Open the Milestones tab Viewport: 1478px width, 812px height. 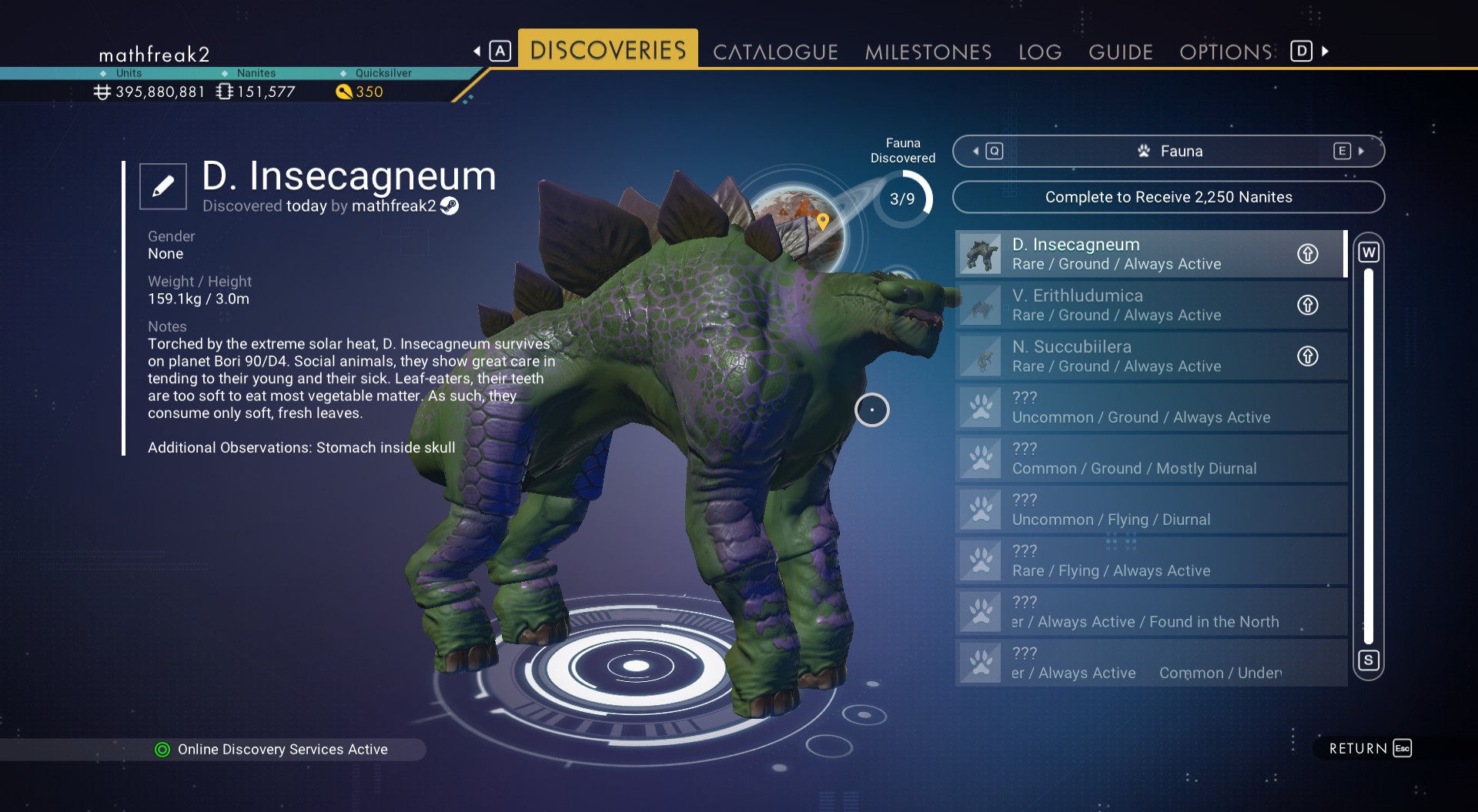click(x=928, y=52)
